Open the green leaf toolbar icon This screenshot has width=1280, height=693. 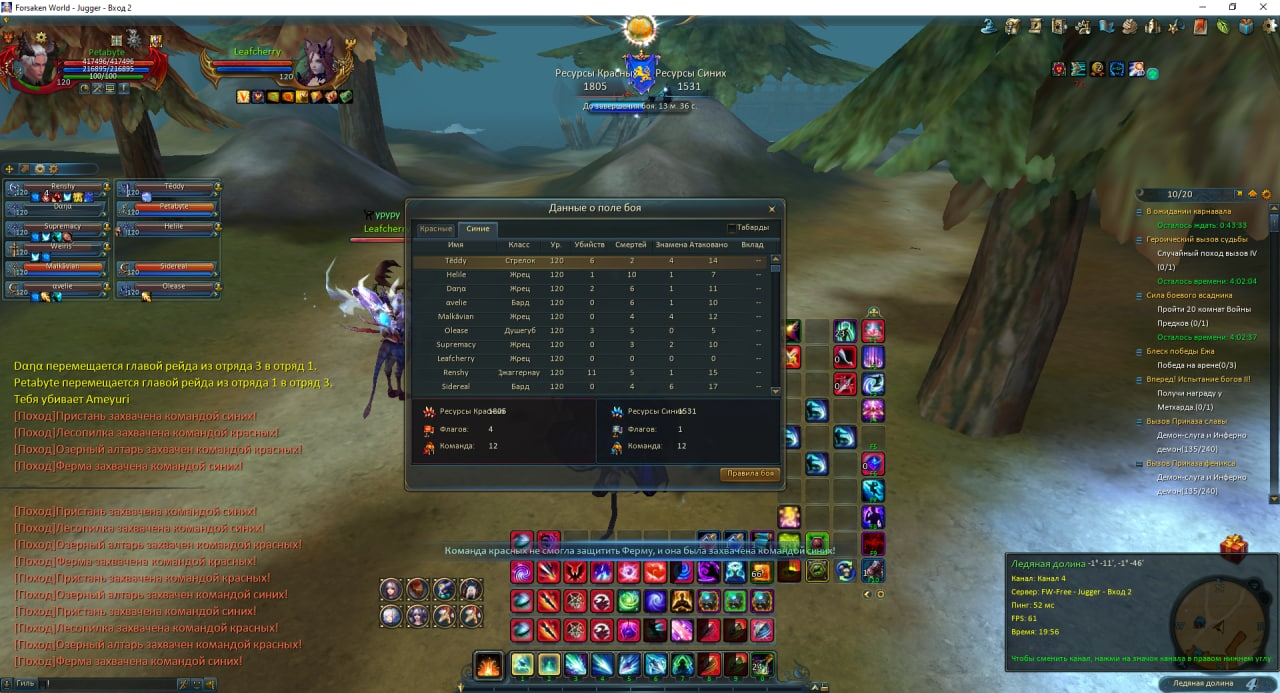[x=1223, y=27]
